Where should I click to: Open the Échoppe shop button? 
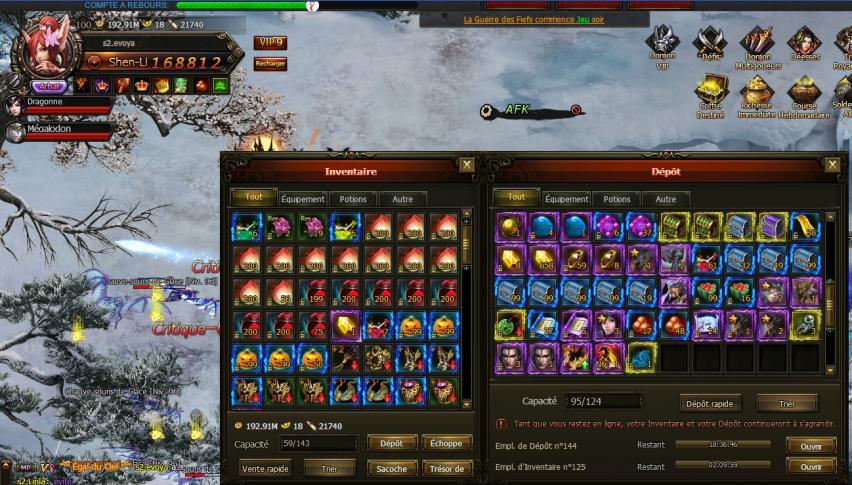click(446, 443)
